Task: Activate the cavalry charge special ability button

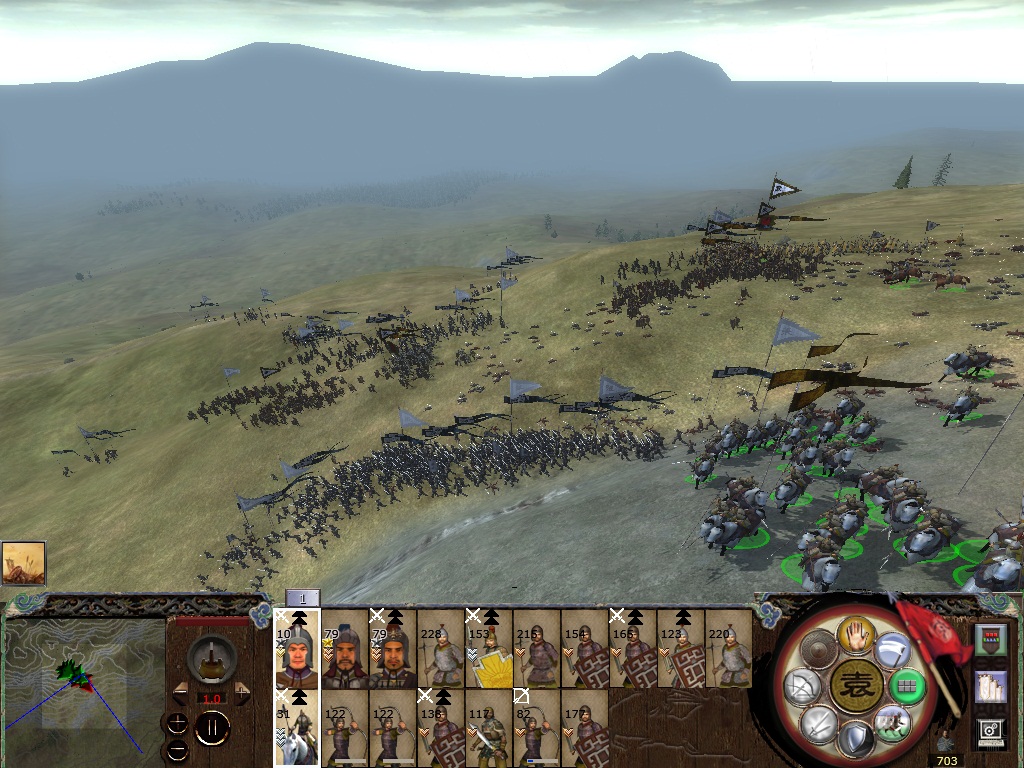Action: coord(891,722)
